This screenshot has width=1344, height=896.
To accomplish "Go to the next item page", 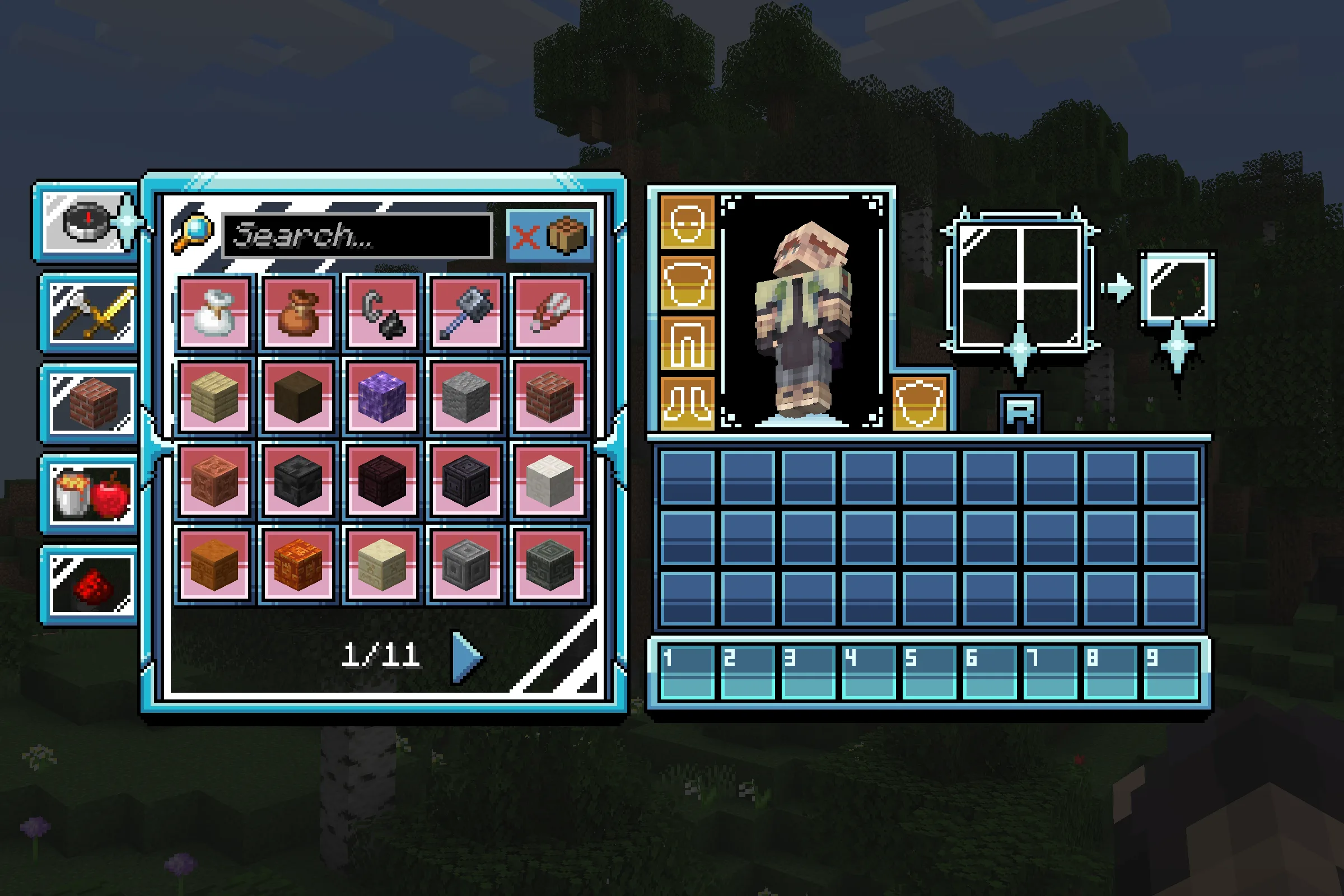I will 467,656.
